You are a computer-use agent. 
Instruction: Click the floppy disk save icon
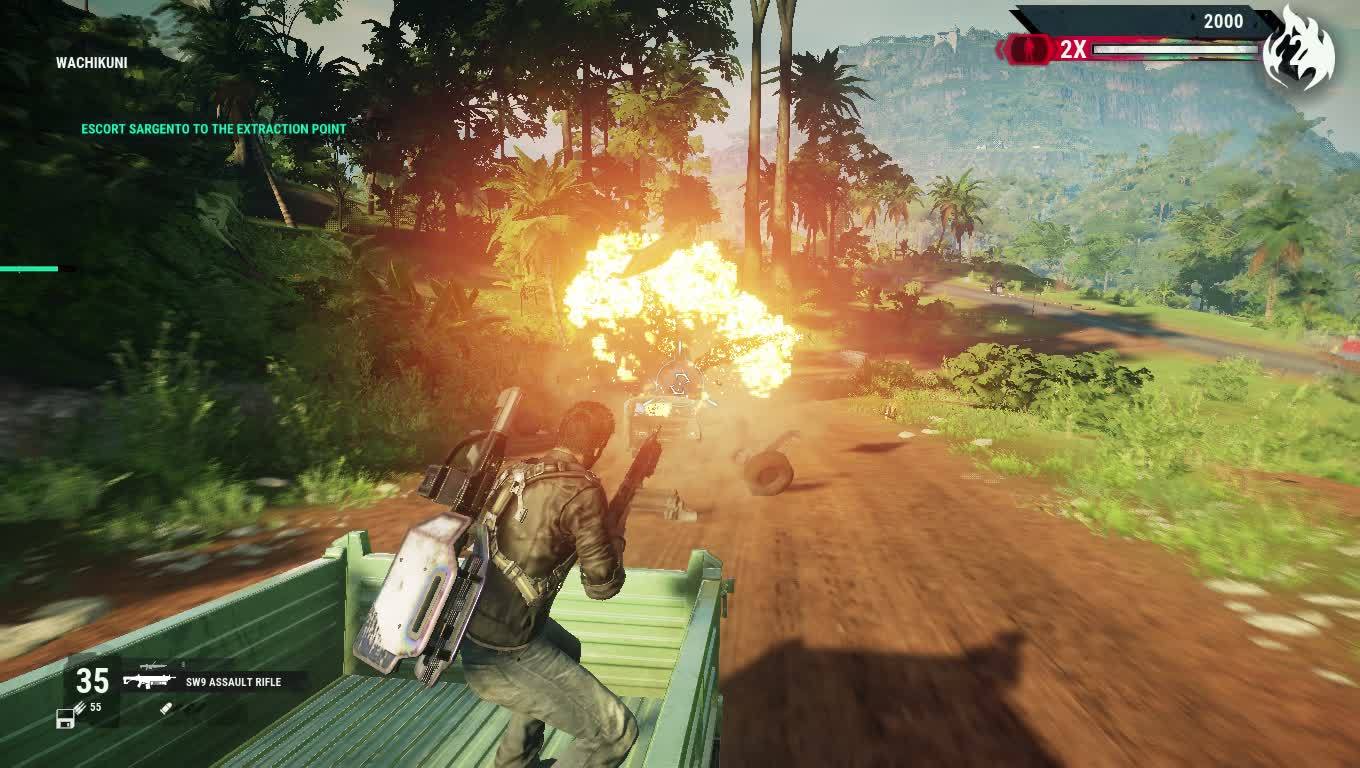[66, 717]
